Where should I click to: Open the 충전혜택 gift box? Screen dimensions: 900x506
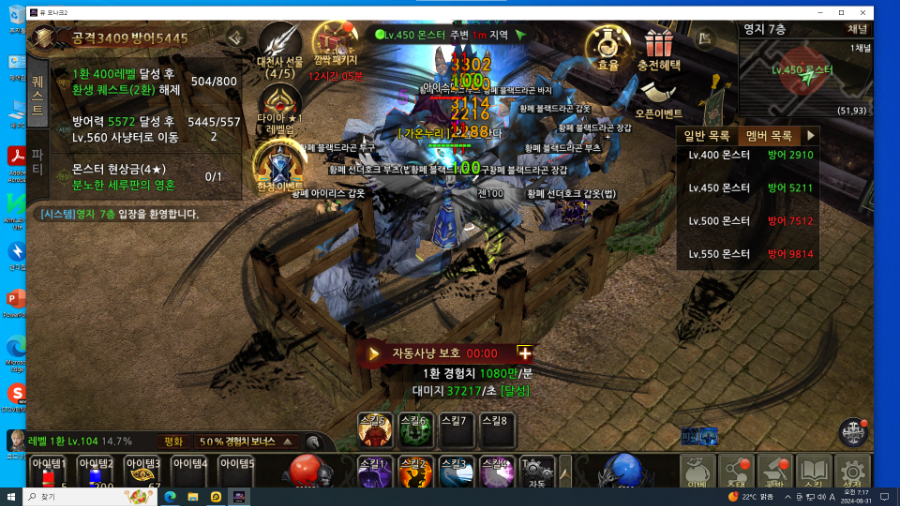[658, 47]
